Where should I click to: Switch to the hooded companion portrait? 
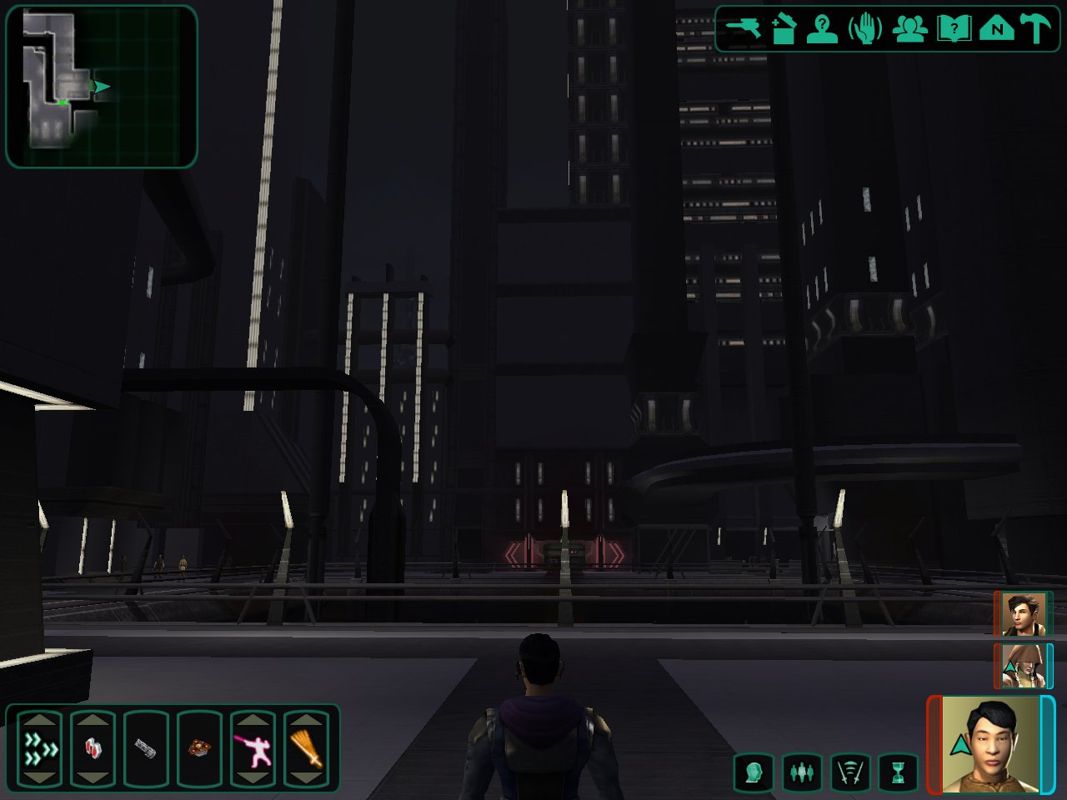coord(1023,665)
